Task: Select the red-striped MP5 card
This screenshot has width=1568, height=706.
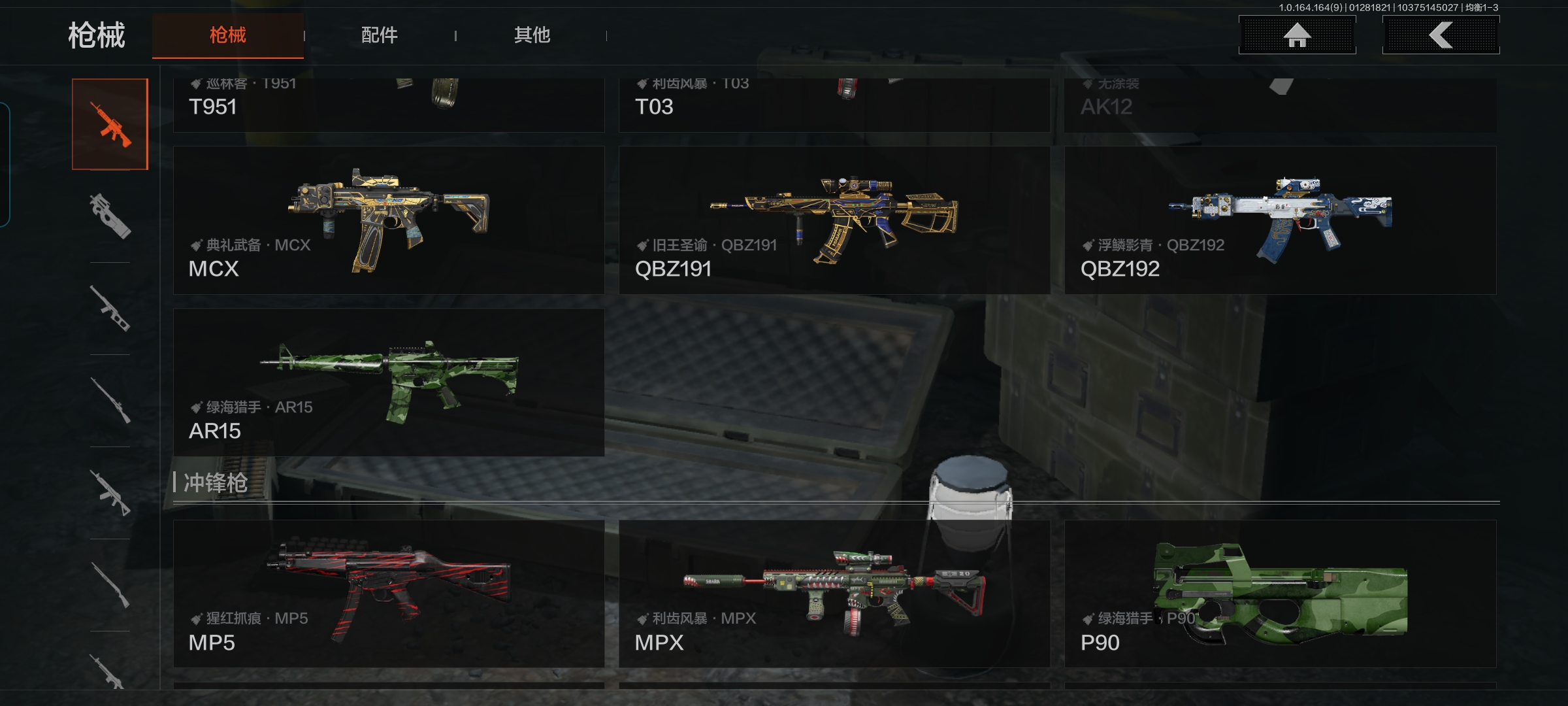Action: (389, 594)
